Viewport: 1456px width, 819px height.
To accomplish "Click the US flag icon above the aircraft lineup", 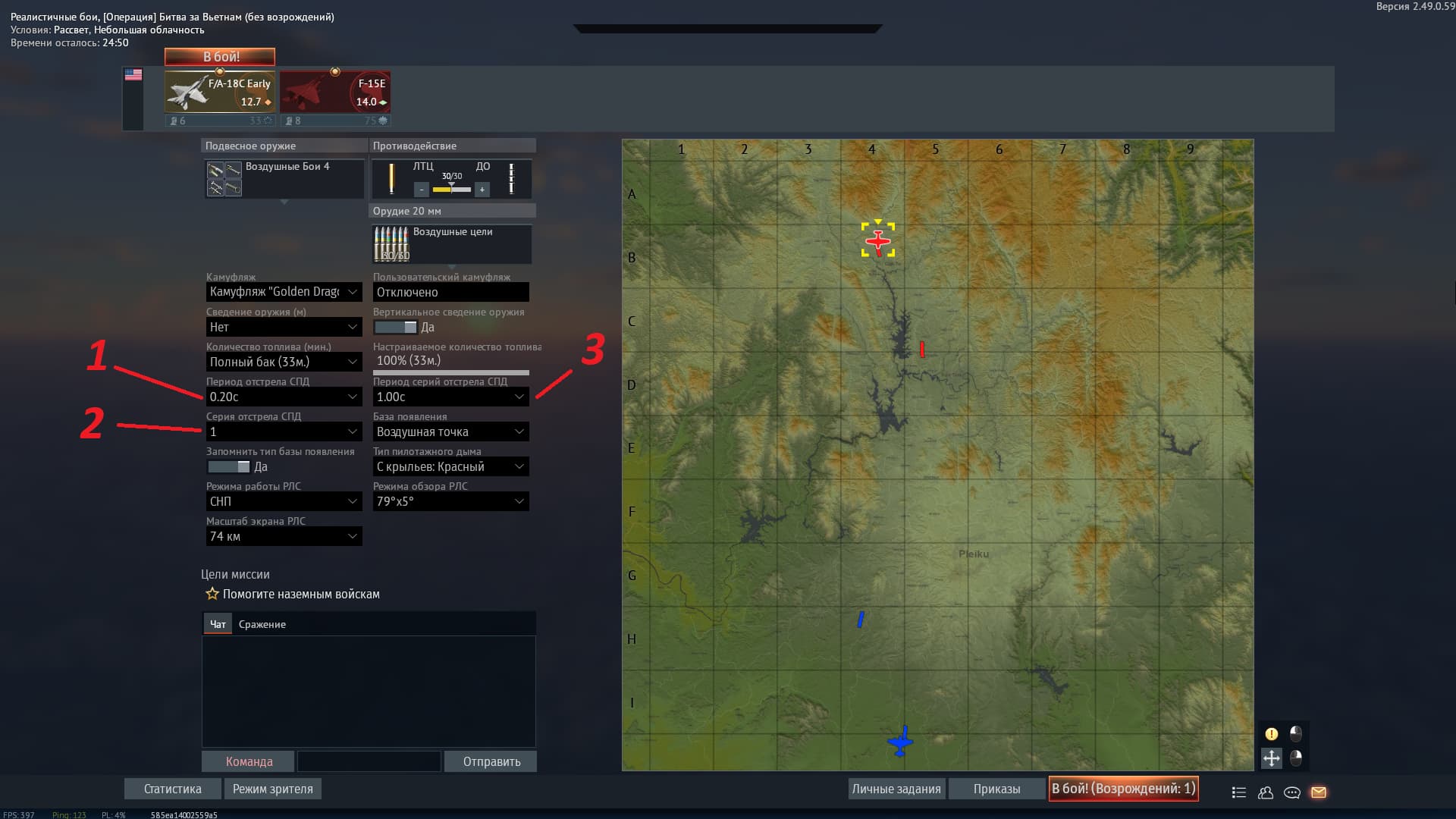I will click(135, 74).
